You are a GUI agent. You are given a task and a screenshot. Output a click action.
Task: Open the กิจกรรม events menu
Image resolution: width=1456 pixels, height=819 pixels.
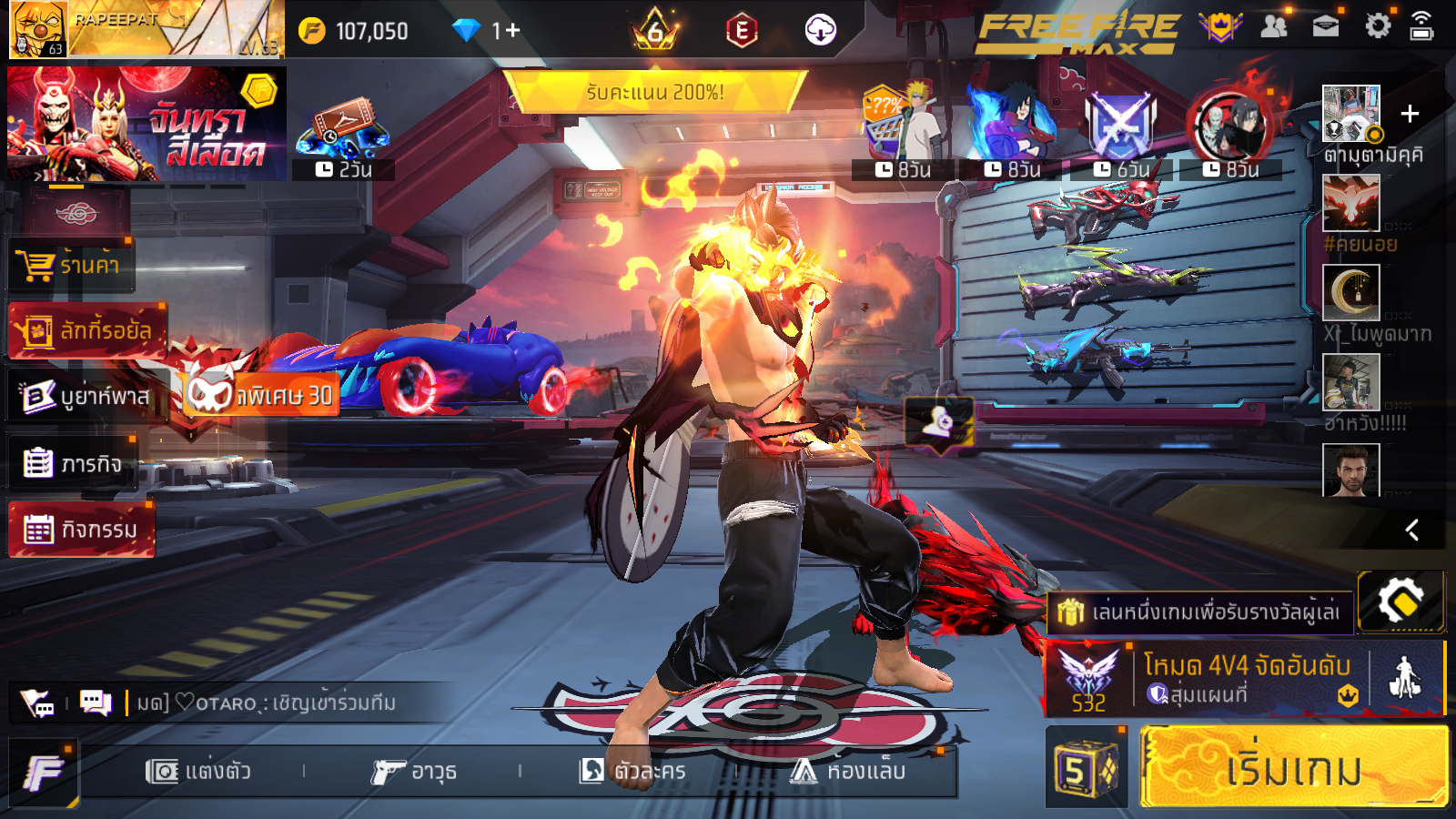pos(82,529)
